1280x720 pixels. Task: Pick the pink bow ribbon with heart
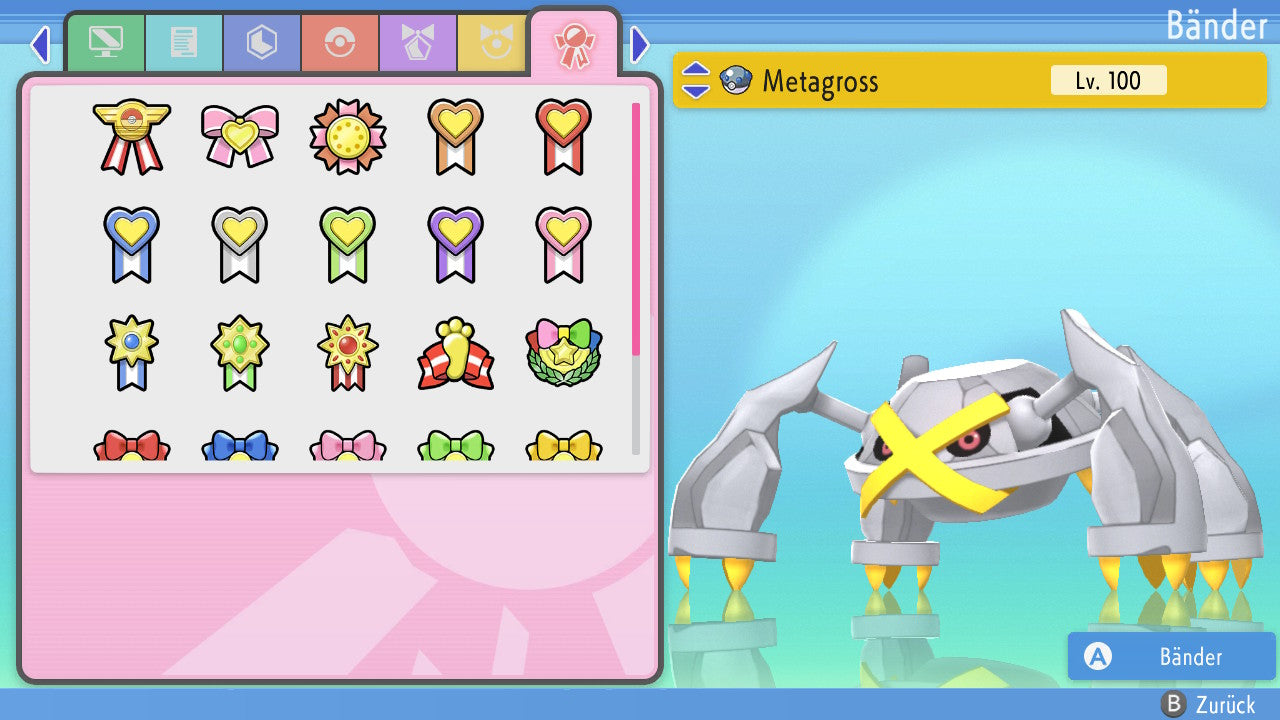click(x=239, y=136)
